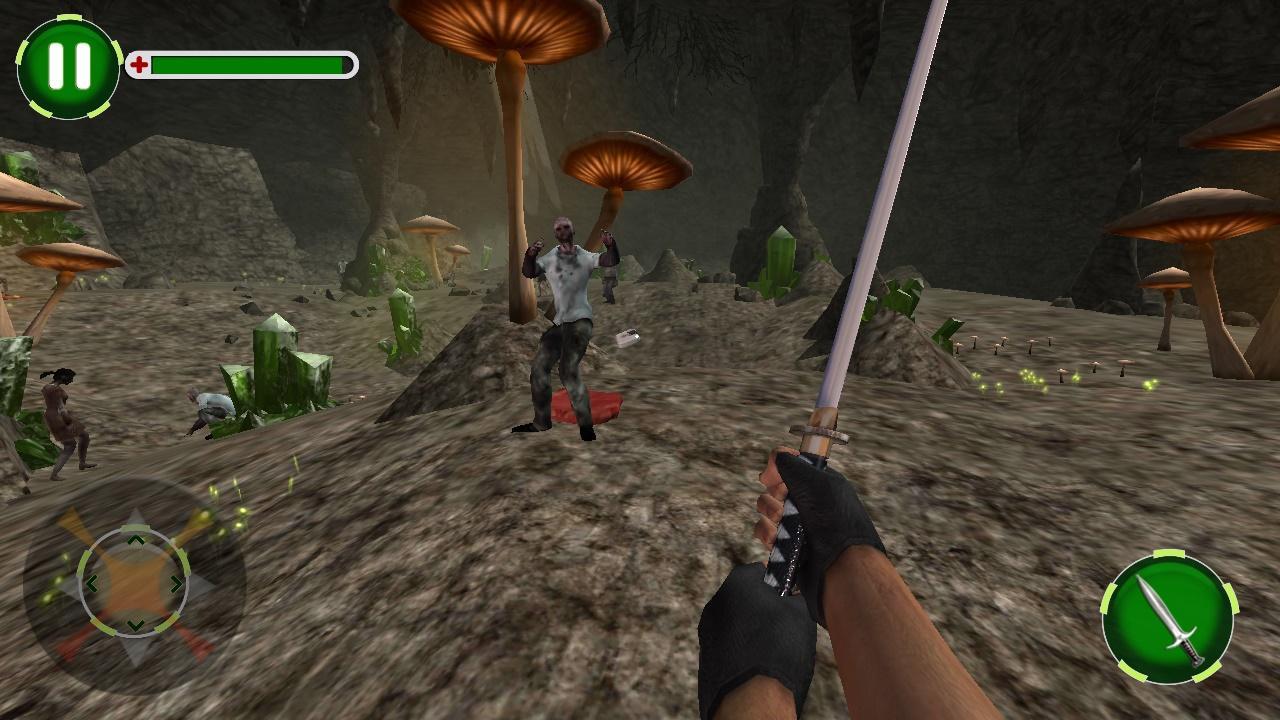Tap the red cross health icon

point(139,62)
